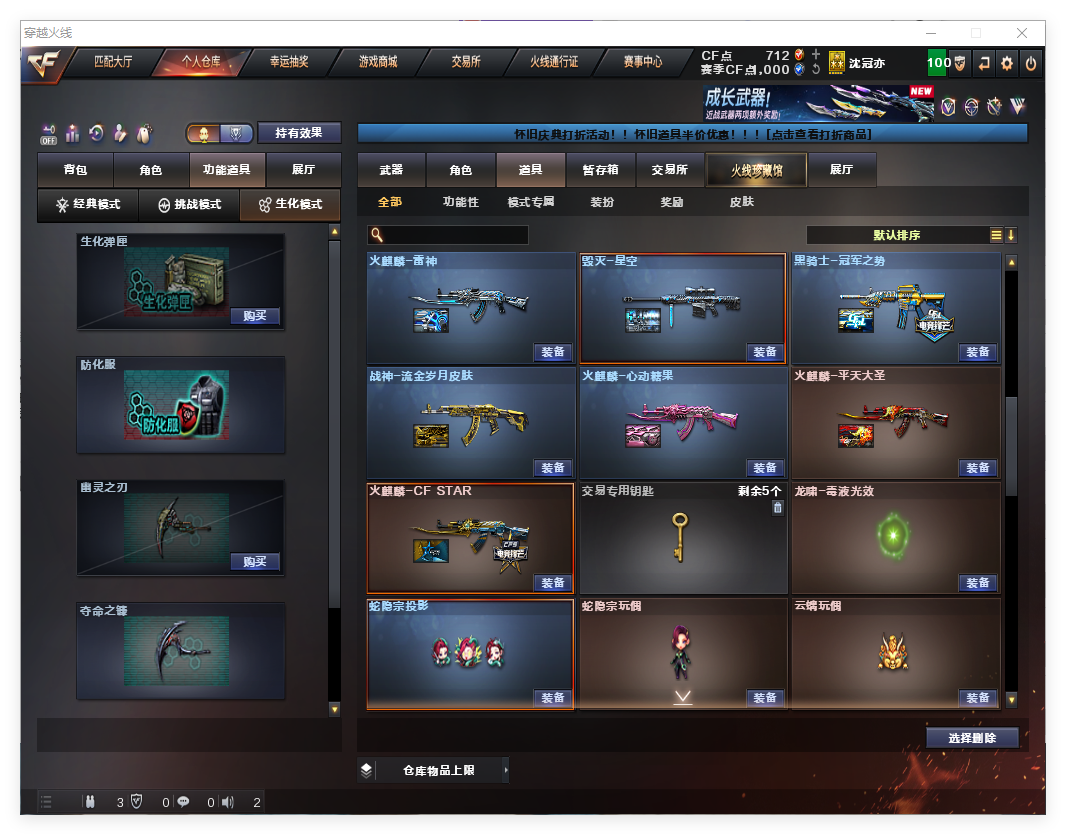Image resolution: width=1066 pixels, height=835 pixels.
Task: Show the 皮肤 skins filter
Action: pyautogui.click(x=741, y=202)
